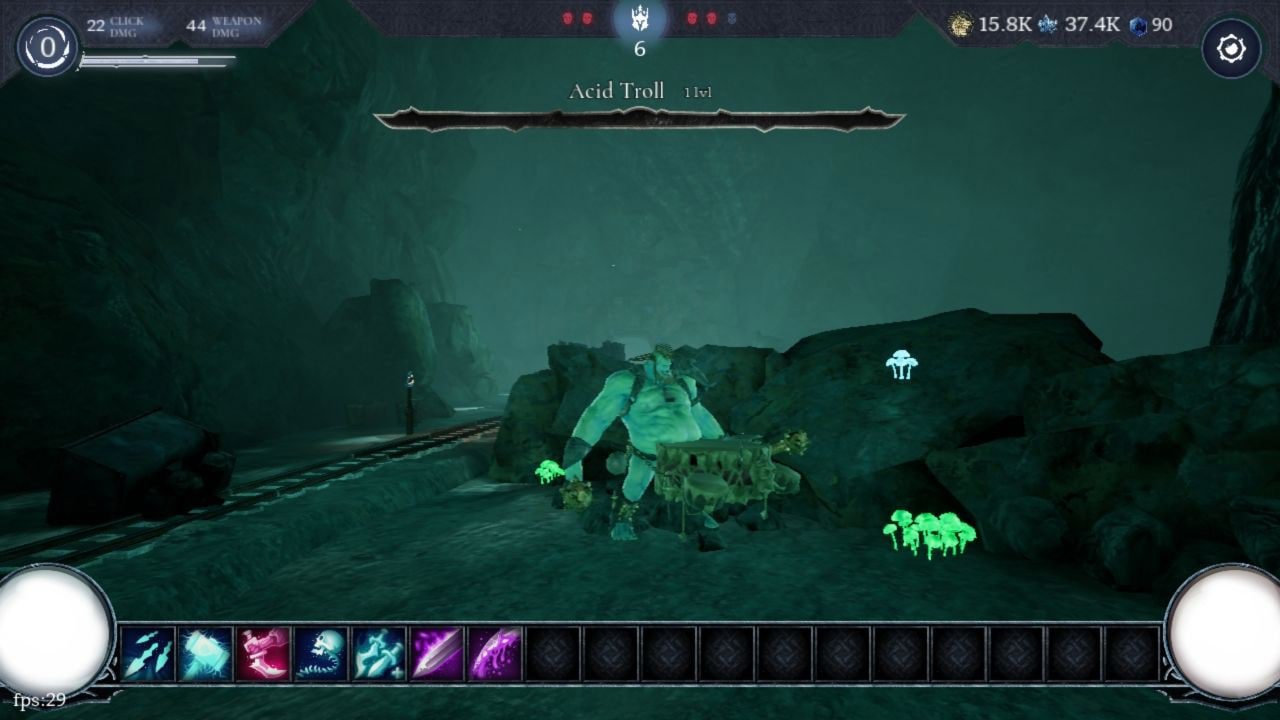Trigger the red blood dagger ability

point(263,654)
